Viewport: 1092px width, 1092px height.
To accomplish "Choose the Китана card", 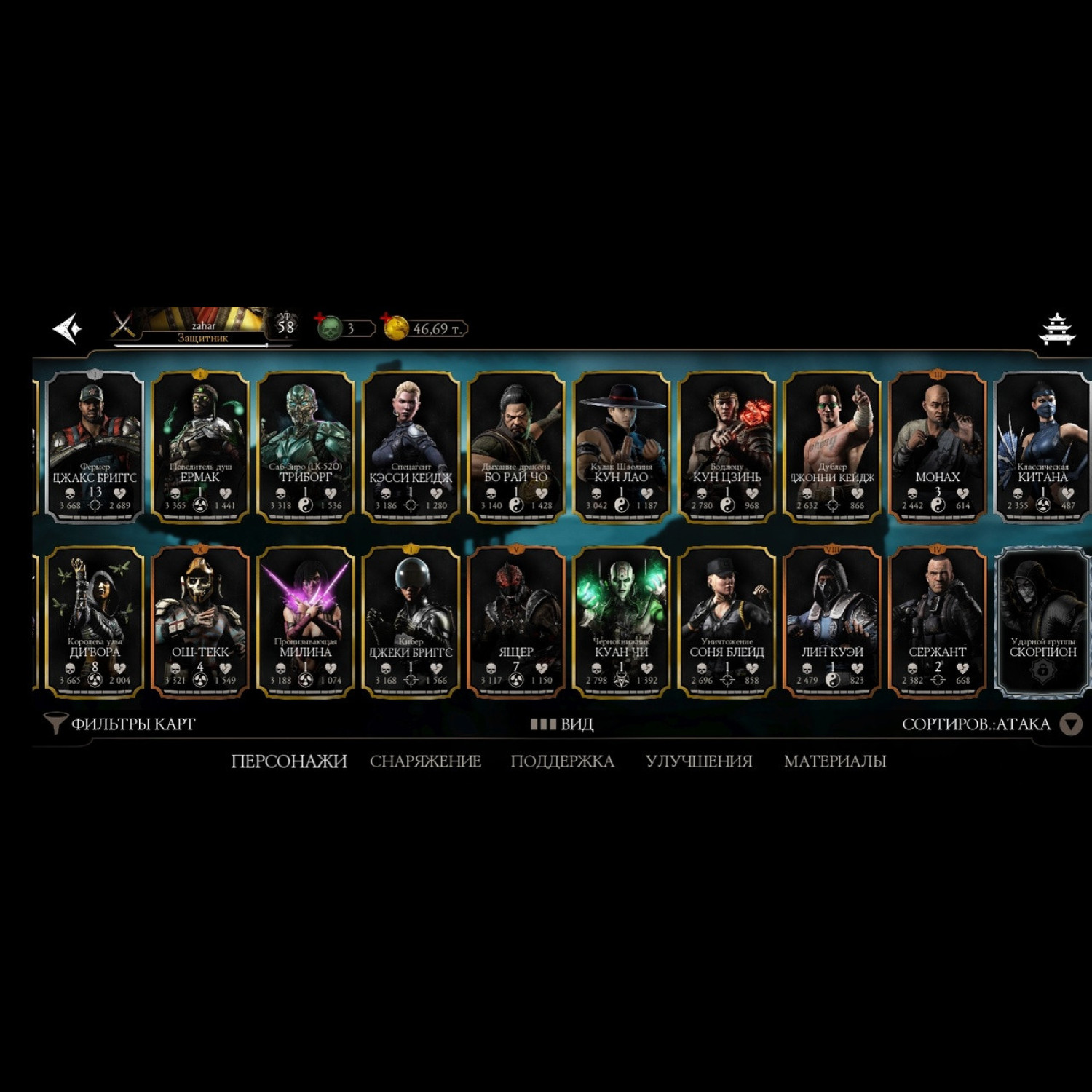I will tap(1042, 447).
